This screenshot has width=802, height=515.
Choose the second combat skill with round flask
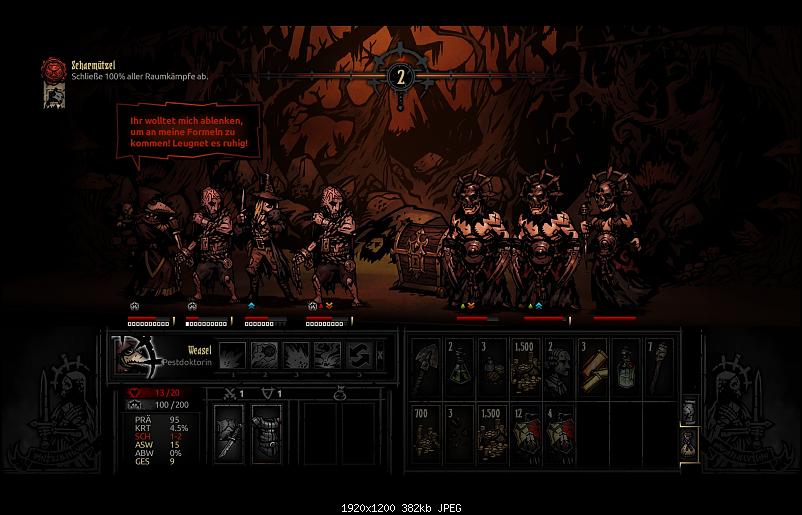pyautogui.click(x=265, y=355)
